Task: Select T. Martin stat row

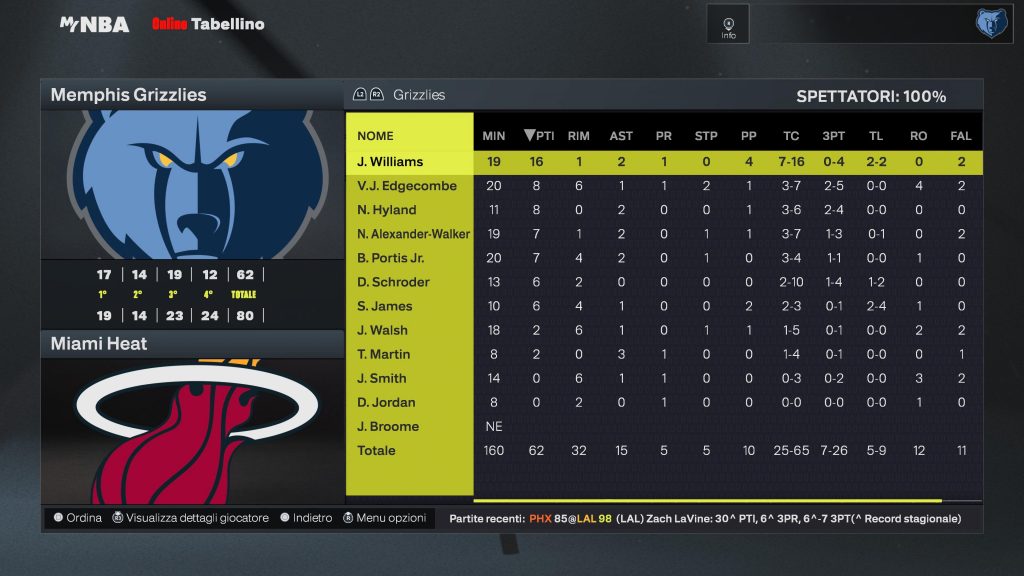Action: [x=384, y=354]
